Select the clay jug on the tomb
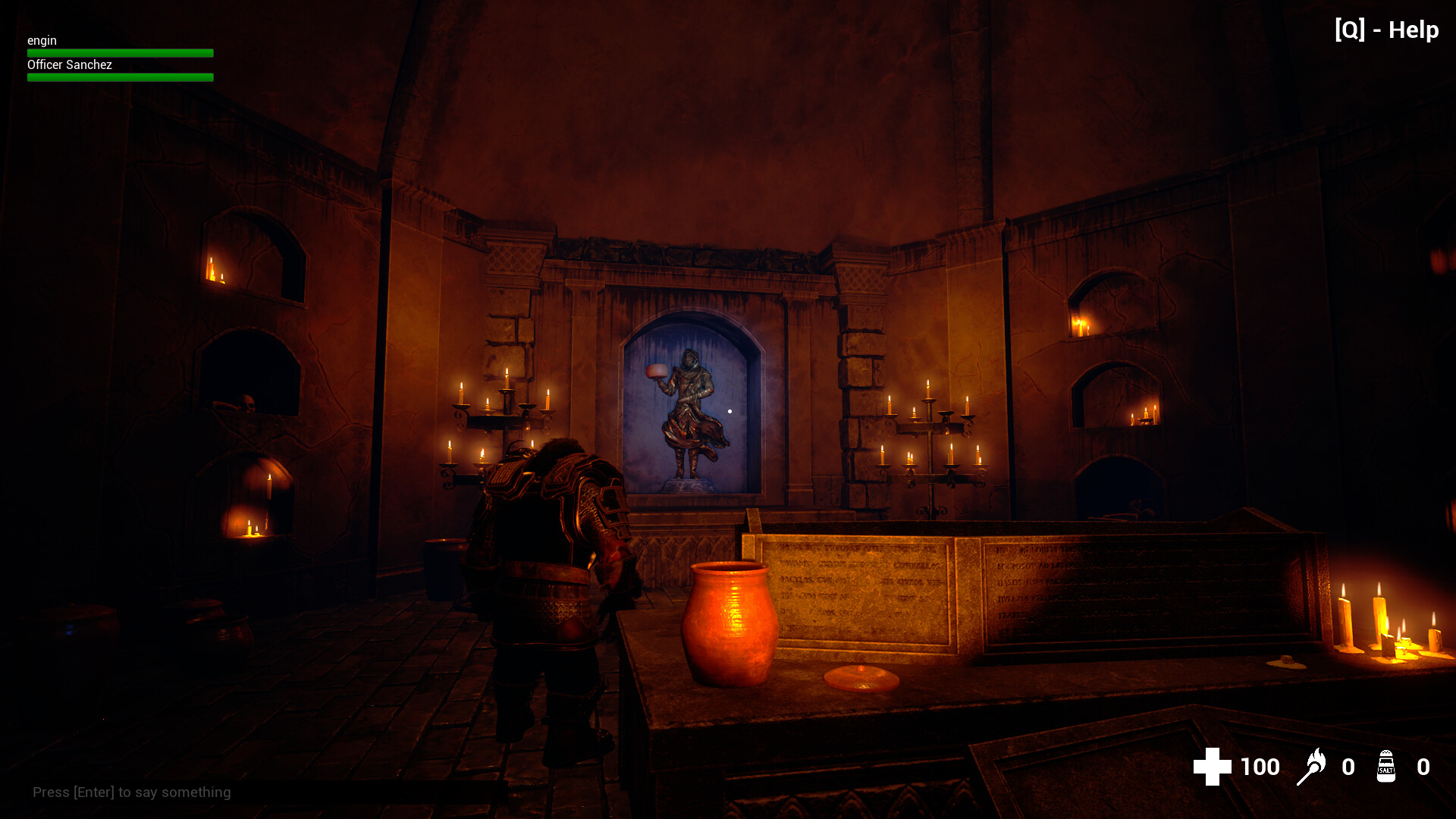1456x819 pixels. (726, 622)
